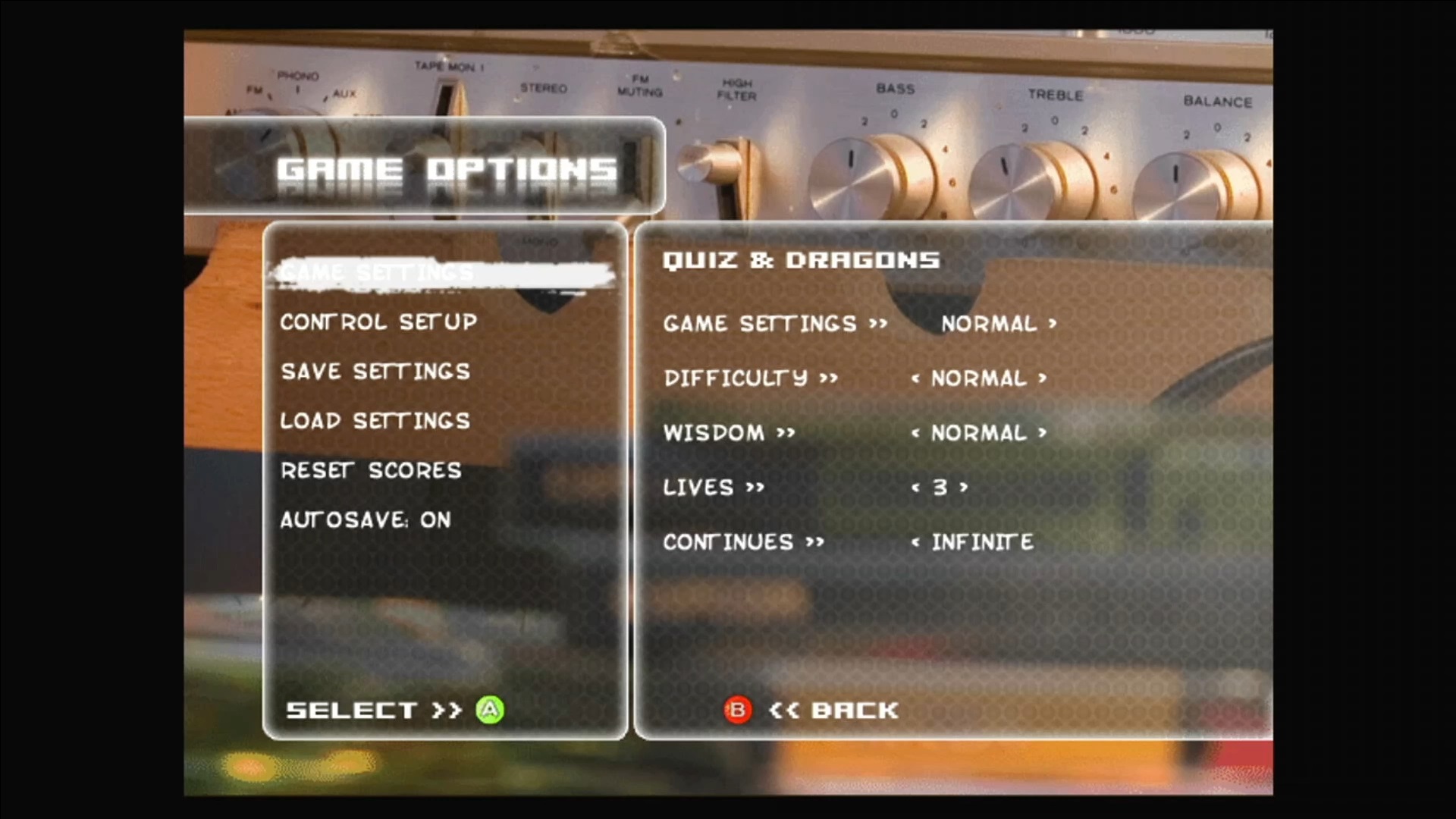Screen dimensions: 1456x819
Task: Decrease Difficulty with its left arrow
Action: pyautogui.click(x=915, y=378)
